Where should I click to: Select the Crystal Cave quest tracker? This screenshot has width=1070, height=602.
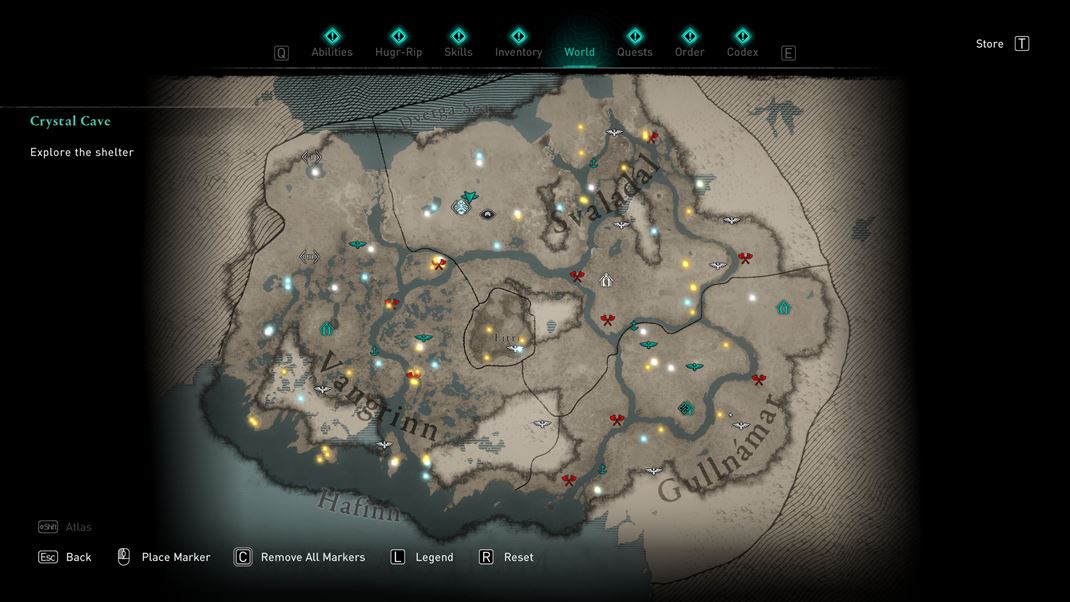[x=70, y=121]
